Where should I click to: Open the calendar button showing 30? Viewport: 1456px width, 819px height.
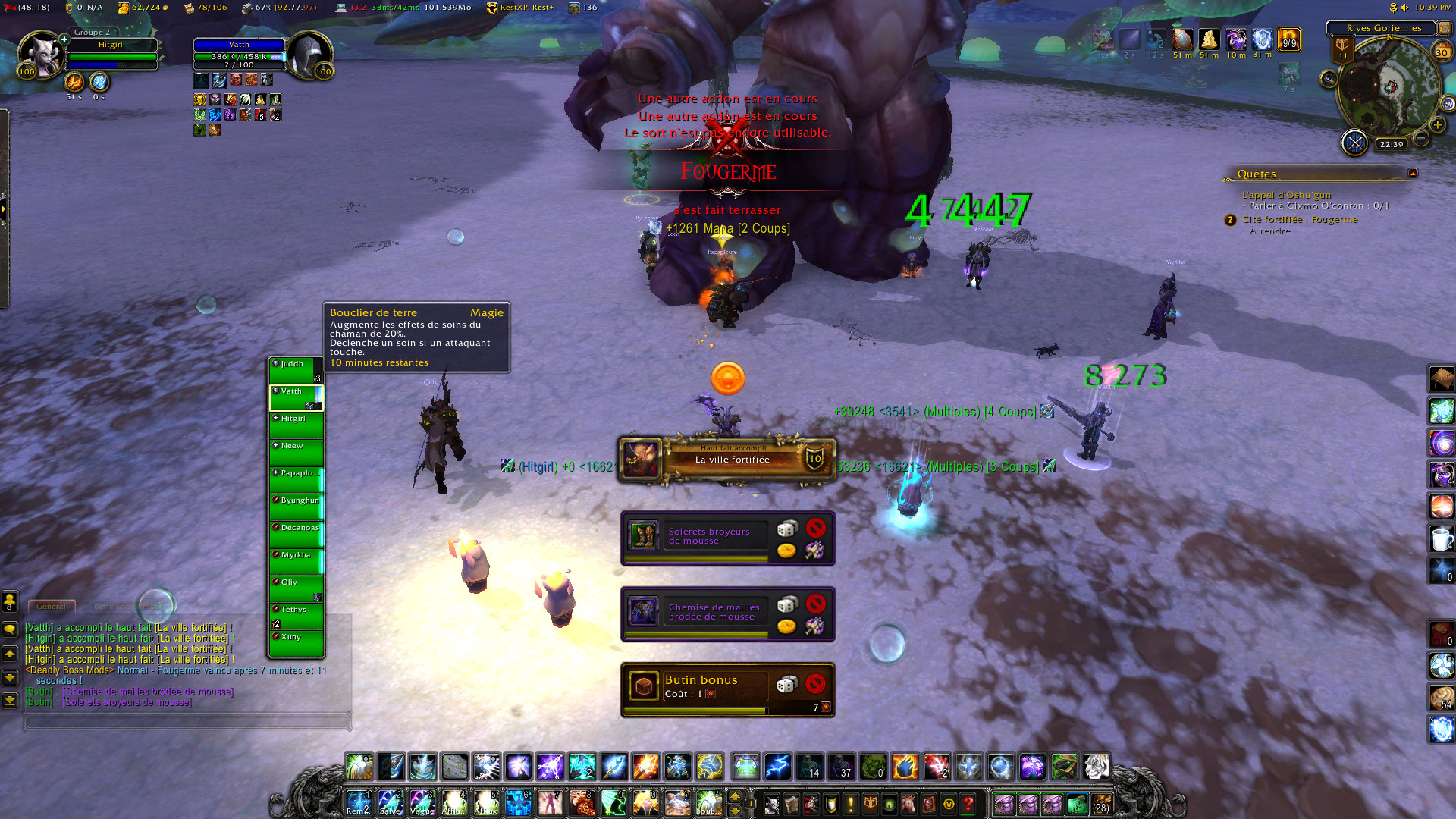tap(1442, 52)
